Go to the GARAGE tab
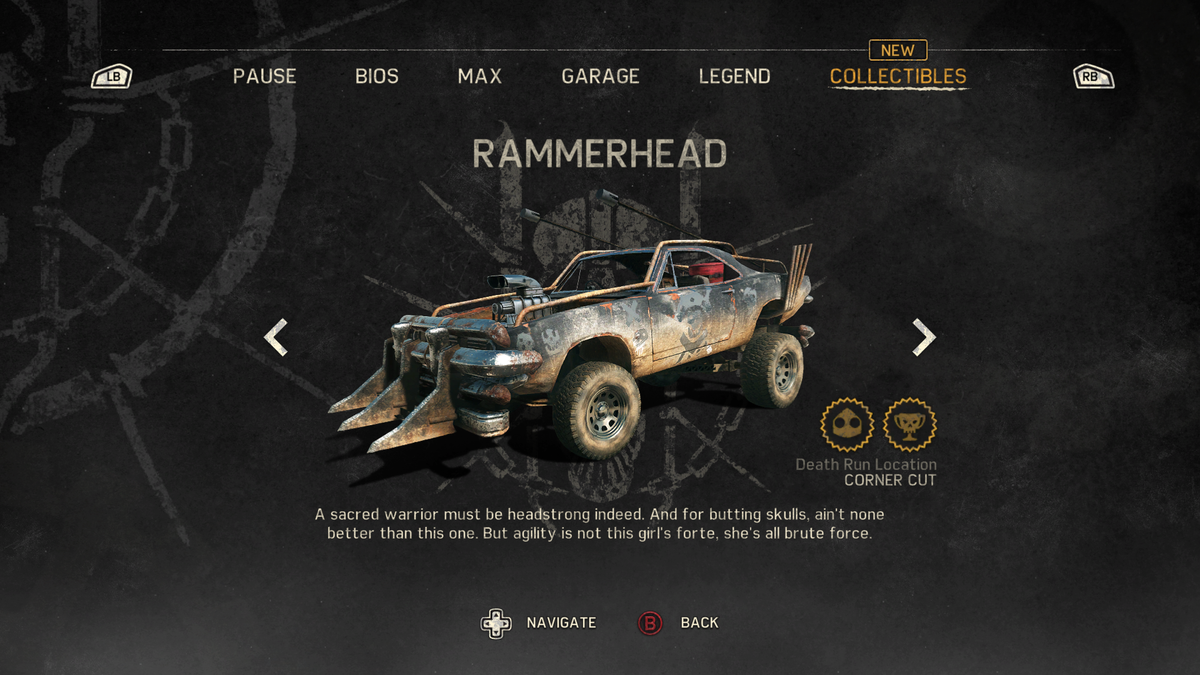1200x675 pixels. (600, 76)
